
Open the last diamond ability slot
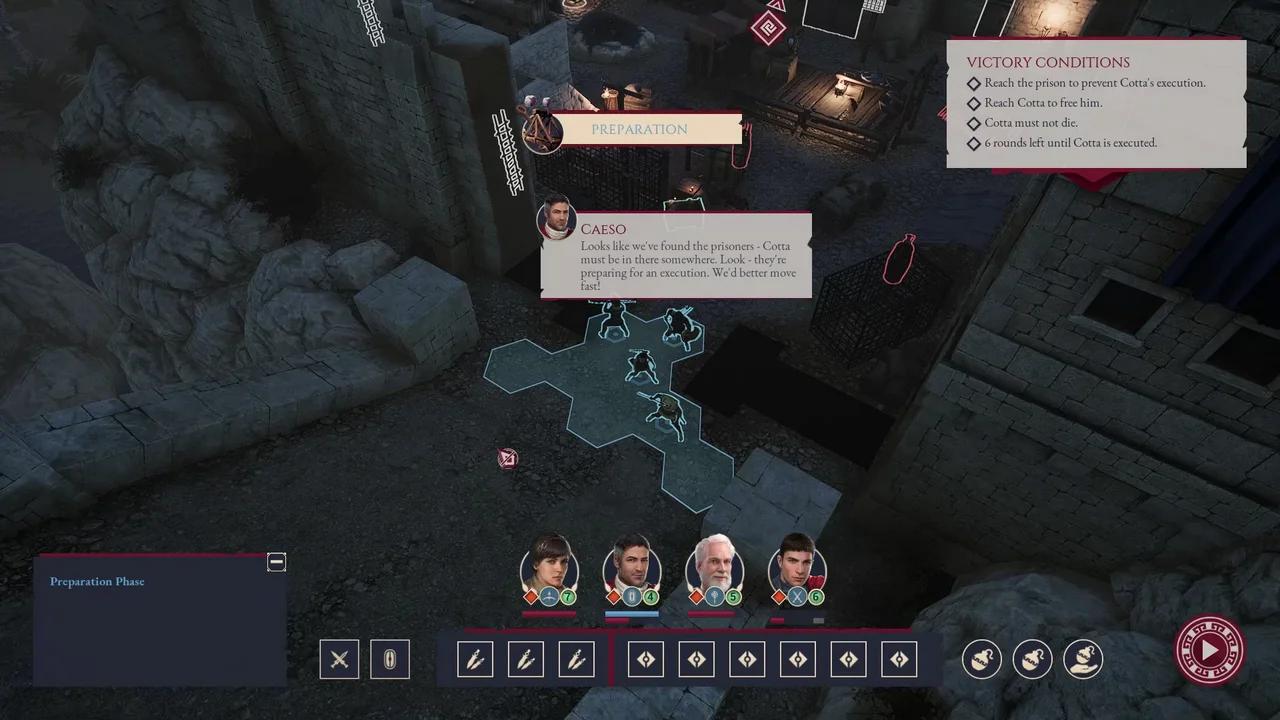[898, 659]
